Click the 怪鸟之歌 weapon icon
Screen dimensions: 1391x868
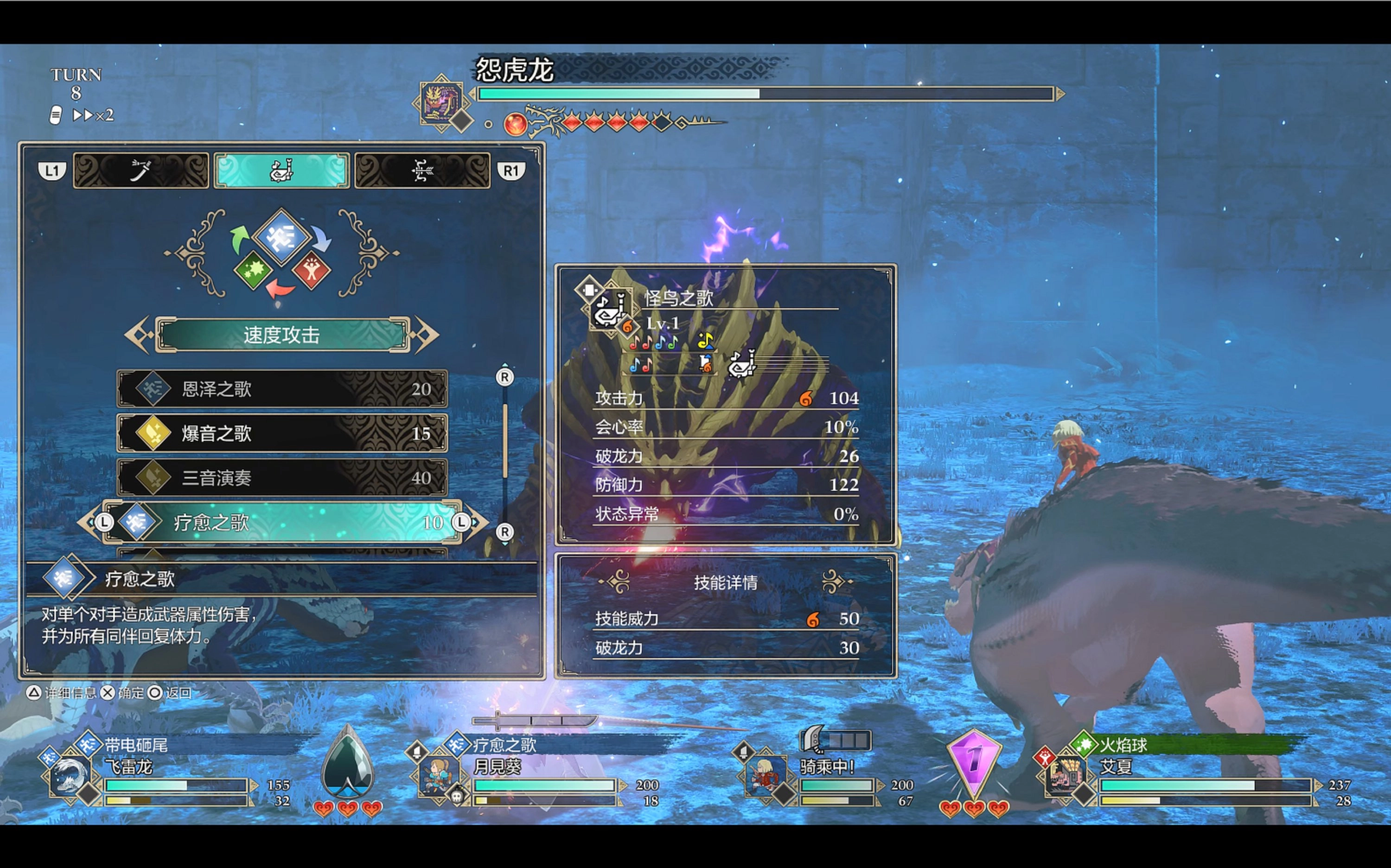click(x=609, y=310)
